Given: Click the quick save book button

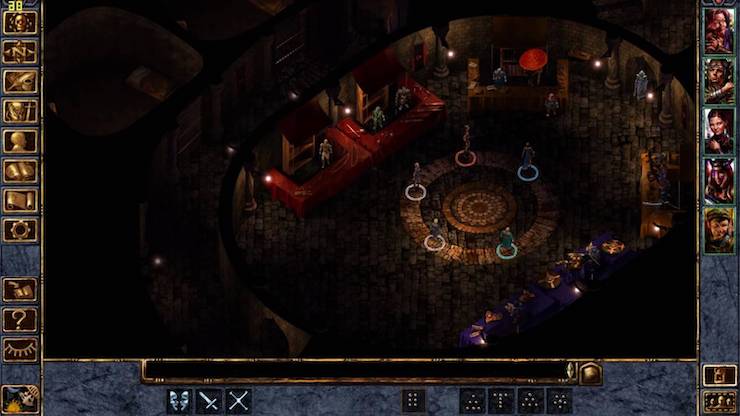Looking at the screenshot, I should click(20, 290).
